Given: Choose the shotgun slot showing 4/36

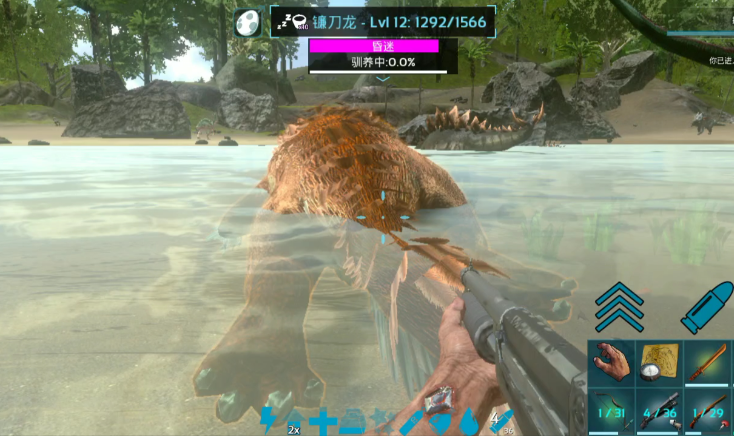Looking at the screenshot, I should point(659,412).
